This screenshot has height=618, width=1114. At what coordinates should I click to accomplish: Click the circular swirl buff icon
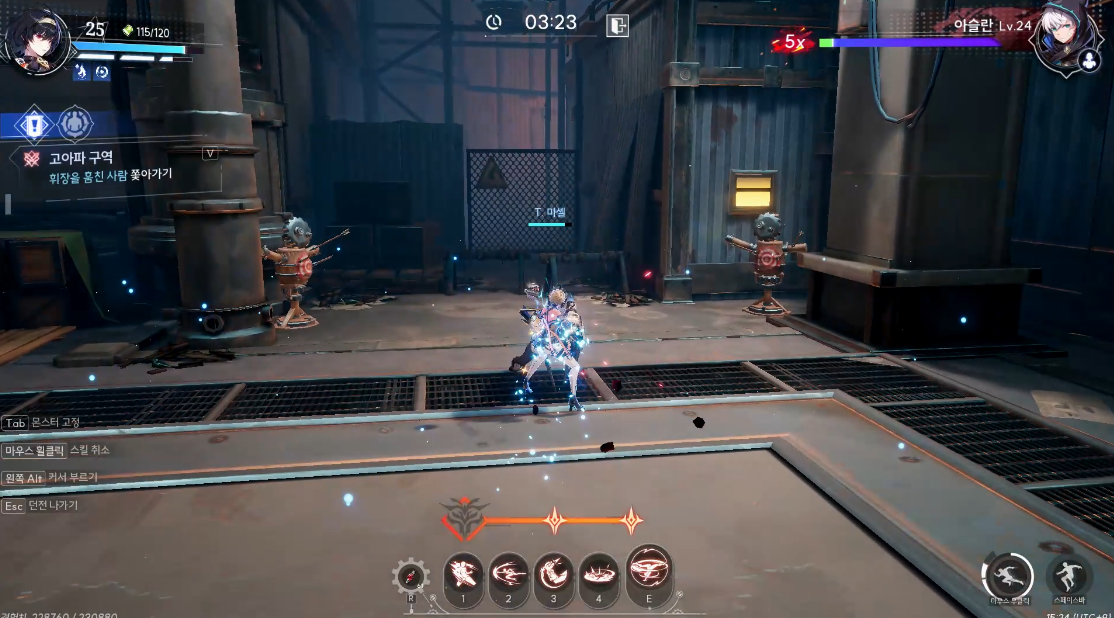(x=102, y=72)
